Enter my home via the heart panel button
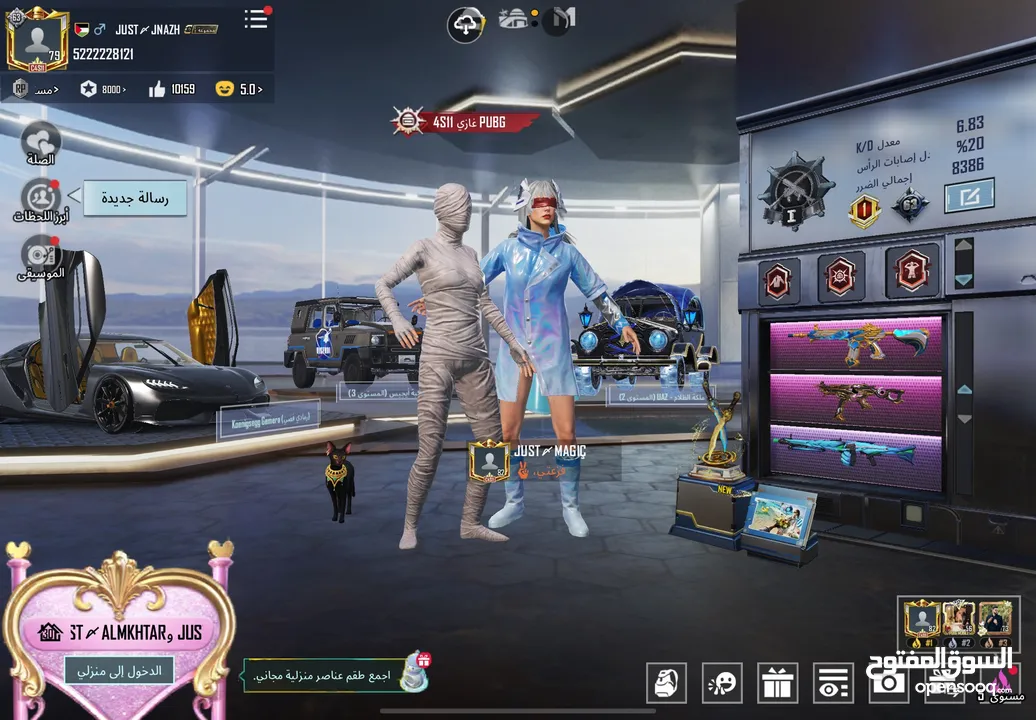Image resolution: width=1036 pixels, height=720 pixels. click(119, 670)
